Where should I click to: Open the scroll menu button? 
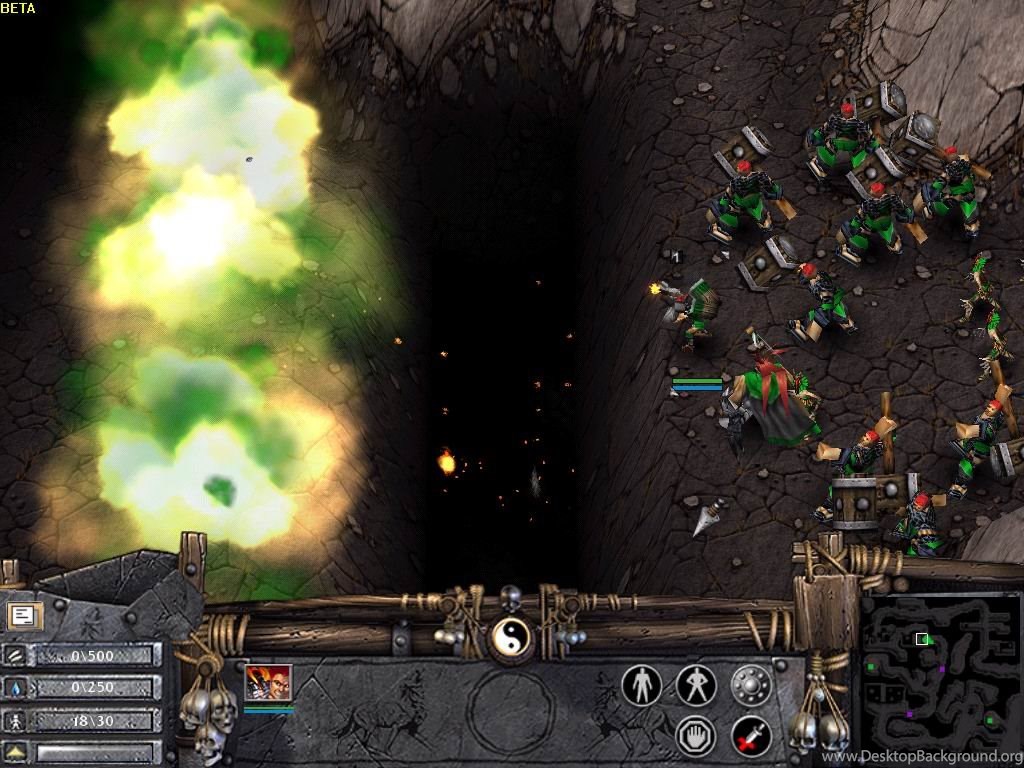click(21, 616)
